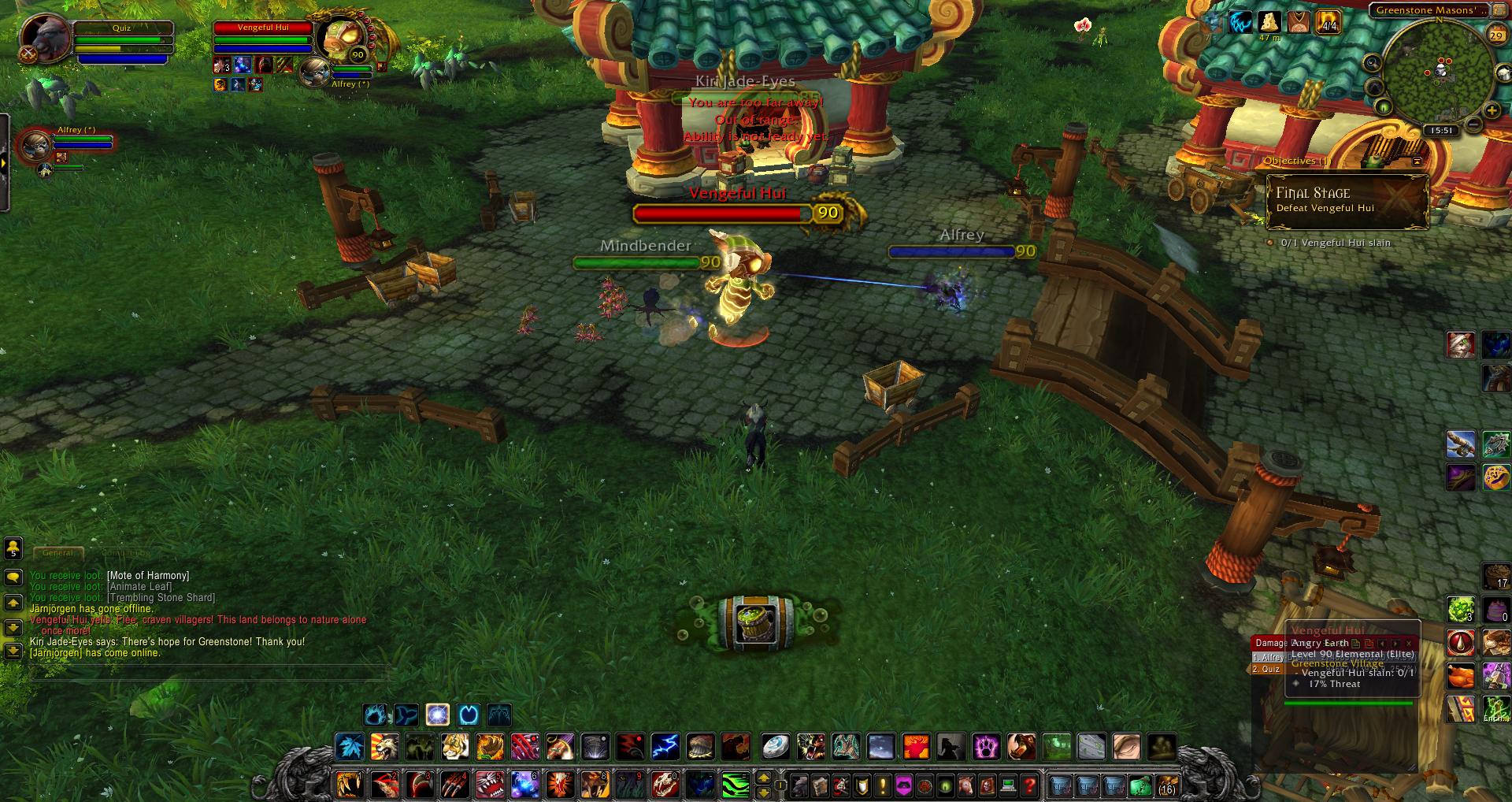Switch to the General chat tab
Screen dimensions: 1512x802
pyautogui.click(x=57, y=553)
